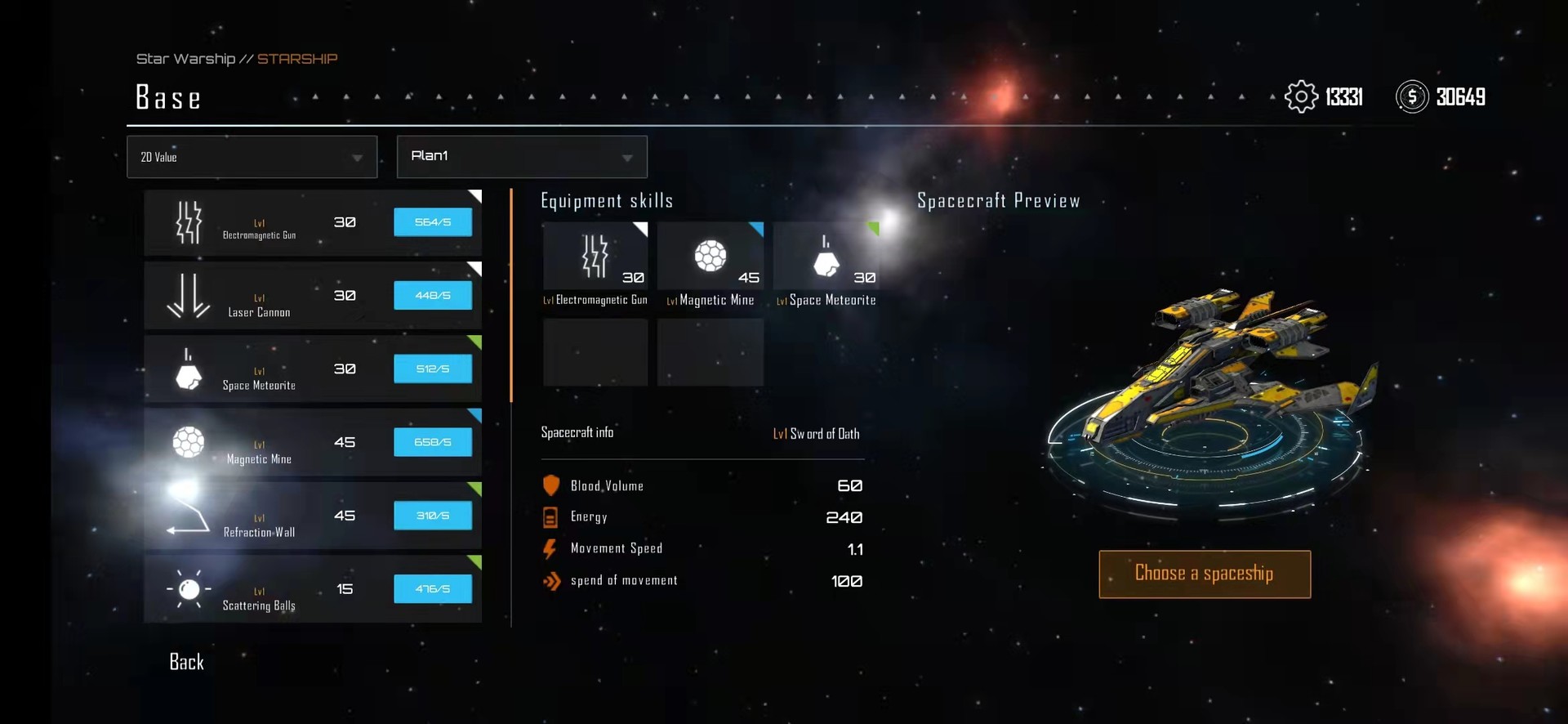Open the Magnetic Mine weapon entry
Viewport: 1568px width, 724px height.
pyautogui.click(x=188, y=442)
